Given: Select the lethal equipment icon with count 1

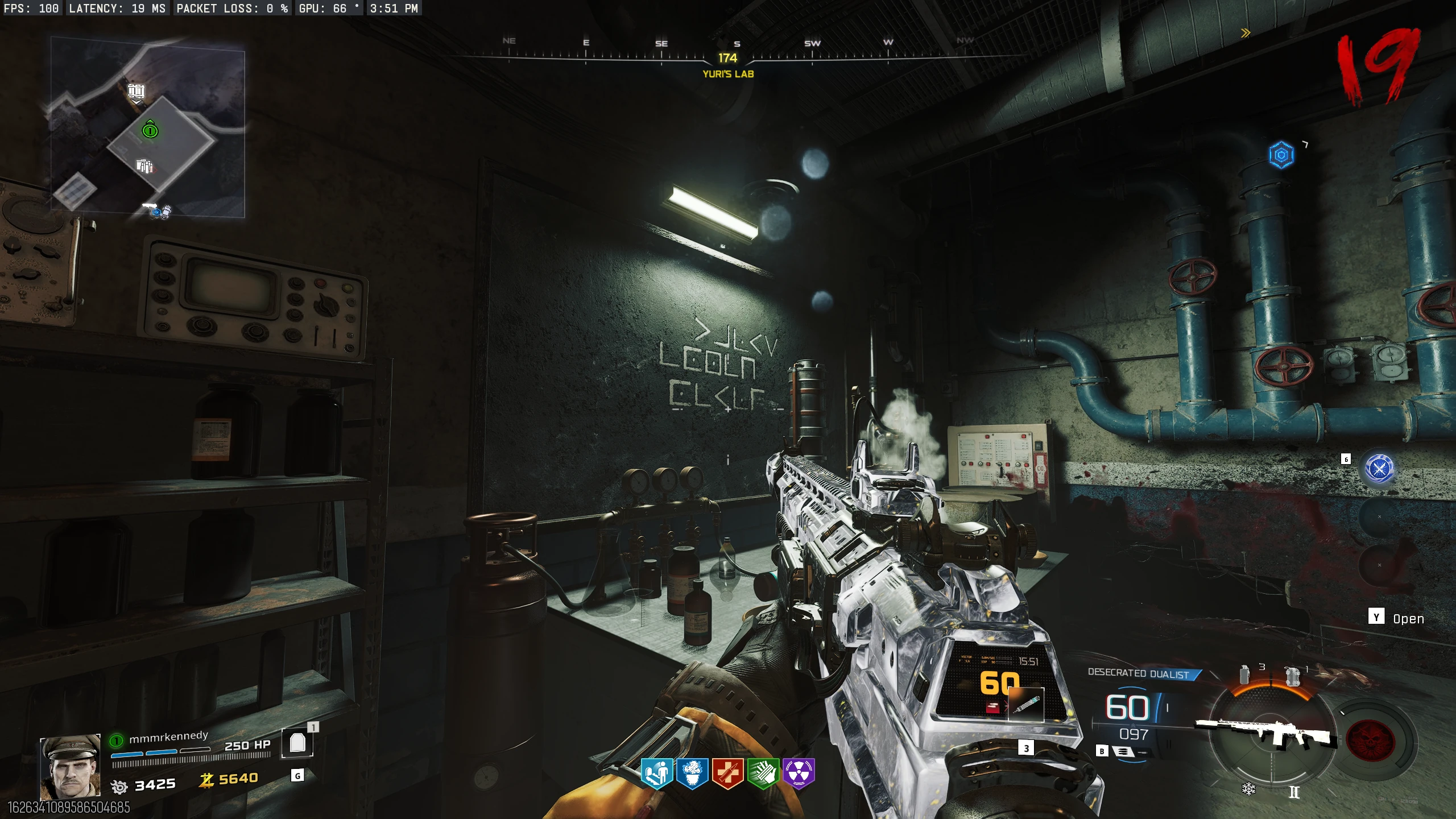Looking at the screenshot, I should coord(1292,677).
